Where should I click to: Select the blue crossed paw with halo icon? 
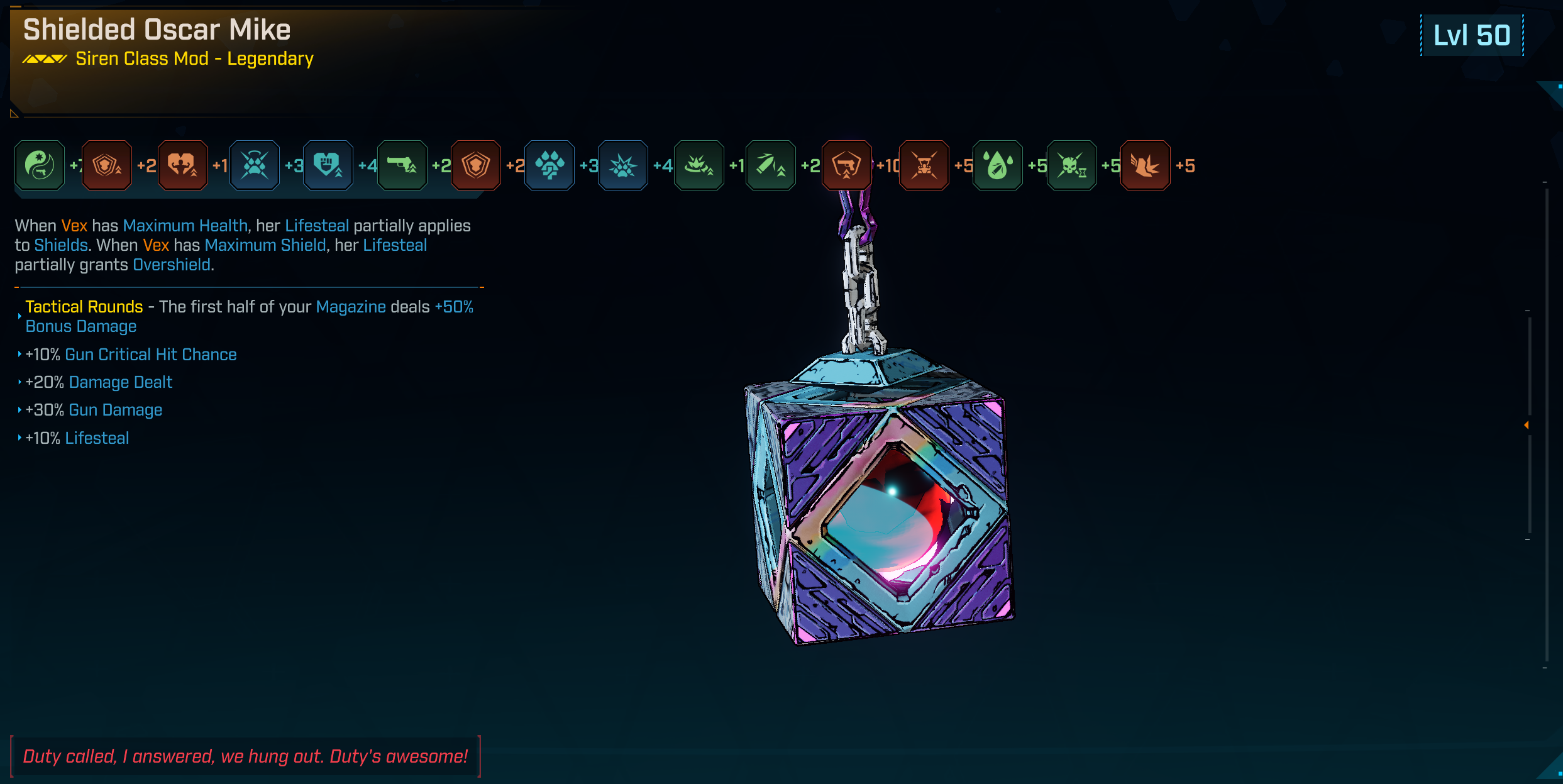coord(255,165)
